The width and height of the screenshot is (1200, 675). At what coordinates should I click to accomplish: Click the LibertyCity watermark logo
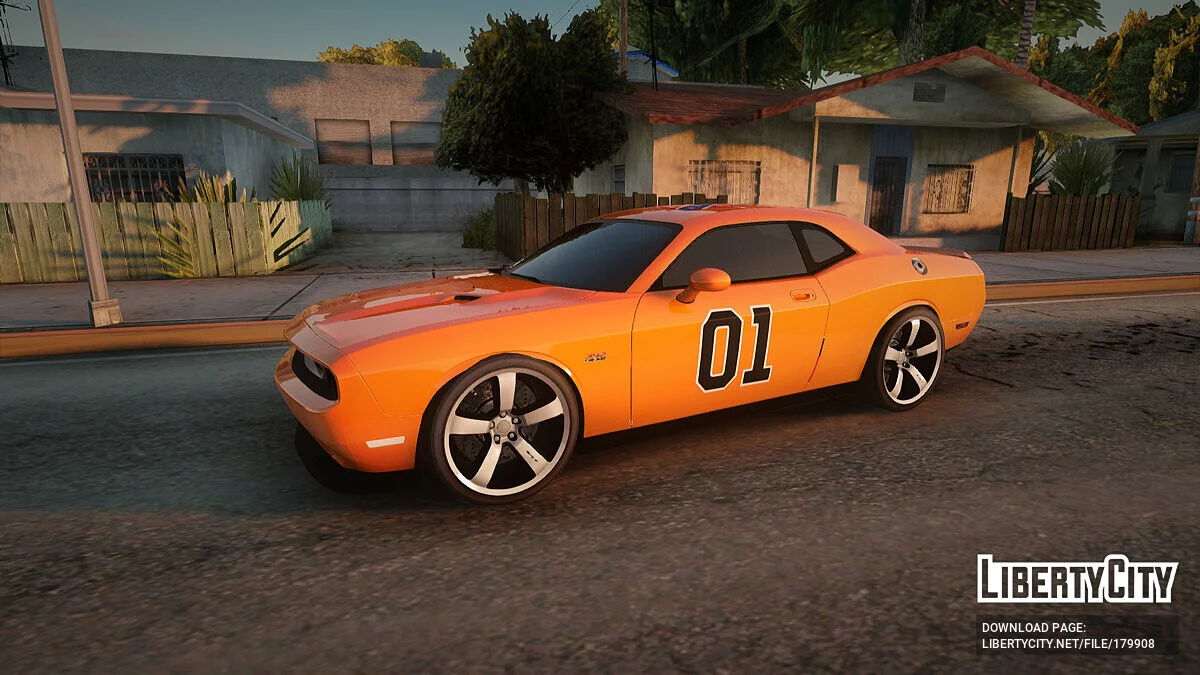1077,579
